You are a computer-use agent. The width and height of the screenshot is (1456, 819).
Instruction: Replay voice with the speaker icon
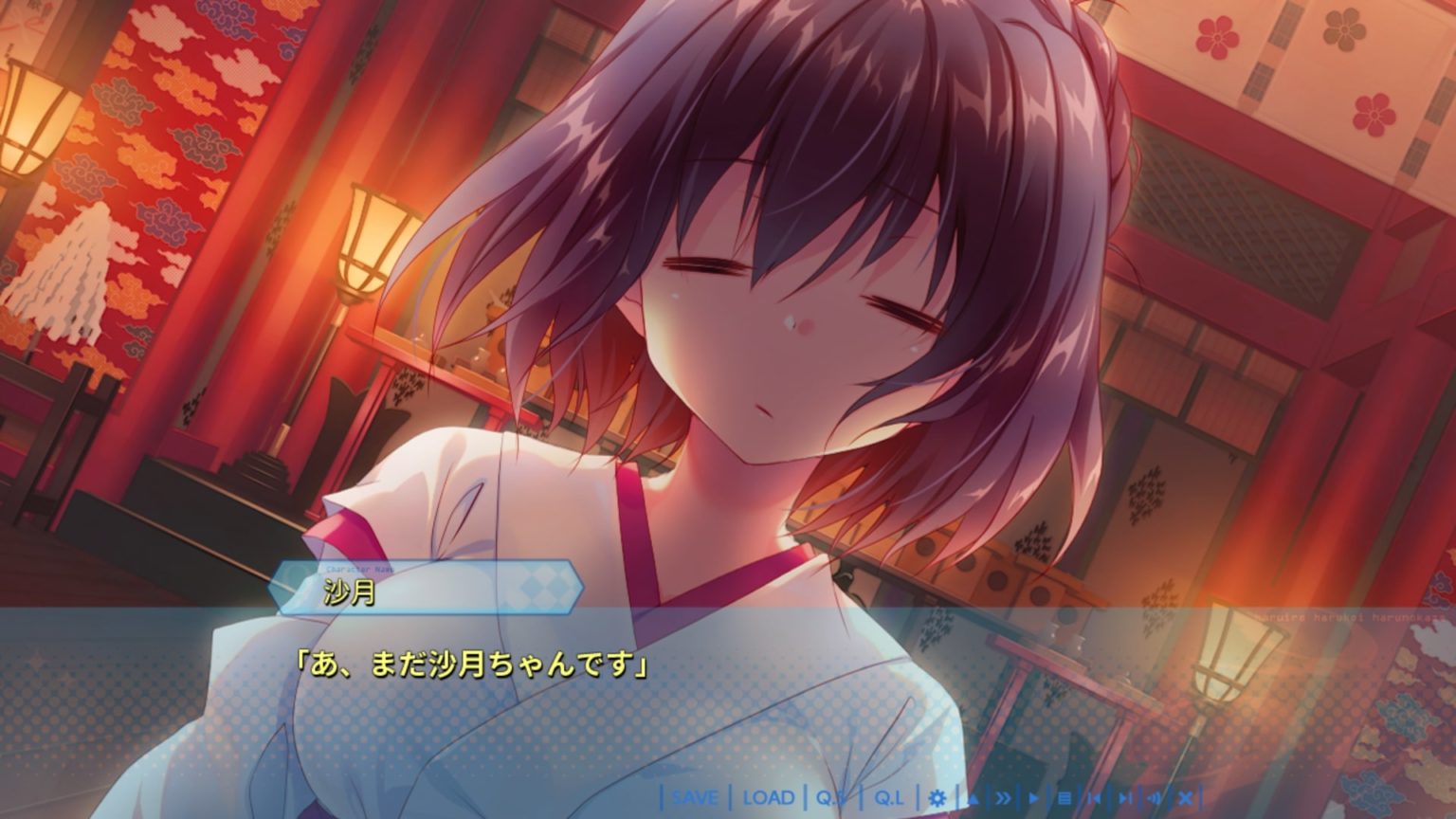[x=1154, y=797]
